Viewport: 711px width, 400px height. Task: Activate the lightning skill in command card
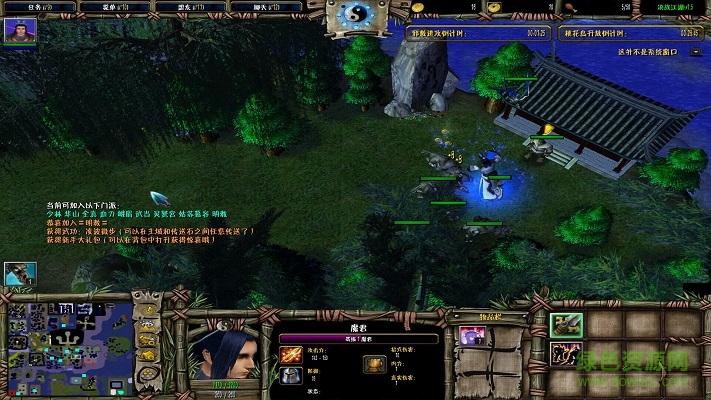[565, 353]
